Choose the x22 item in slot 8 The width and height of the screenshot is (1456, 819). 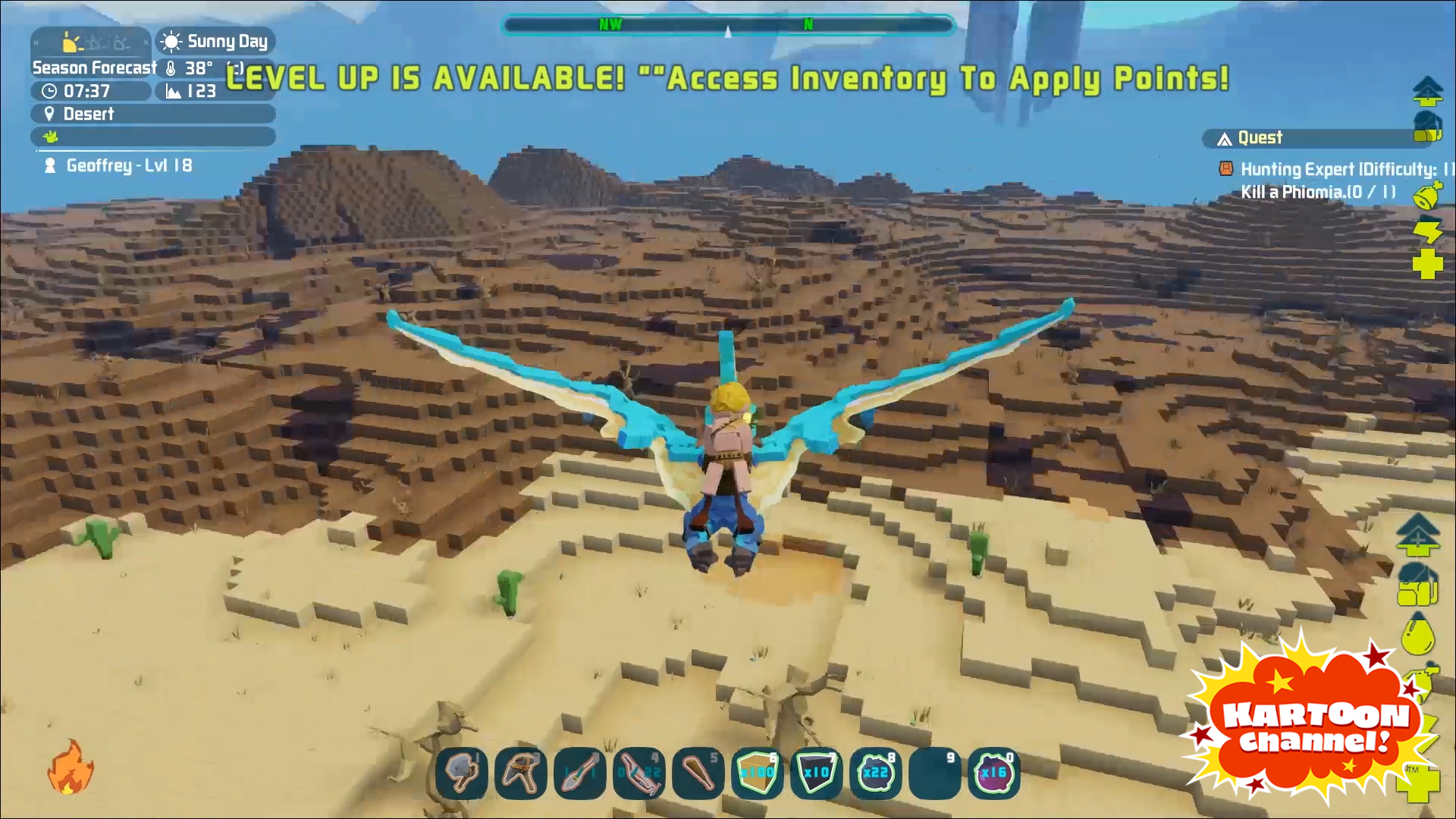click(x=876, y=773)
